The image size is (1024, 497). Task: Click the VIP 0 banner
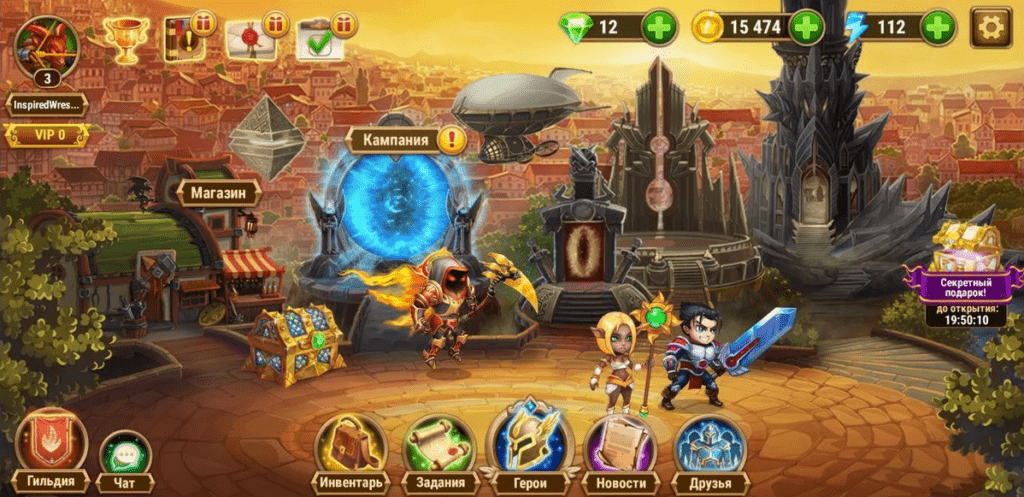point(46,134)
